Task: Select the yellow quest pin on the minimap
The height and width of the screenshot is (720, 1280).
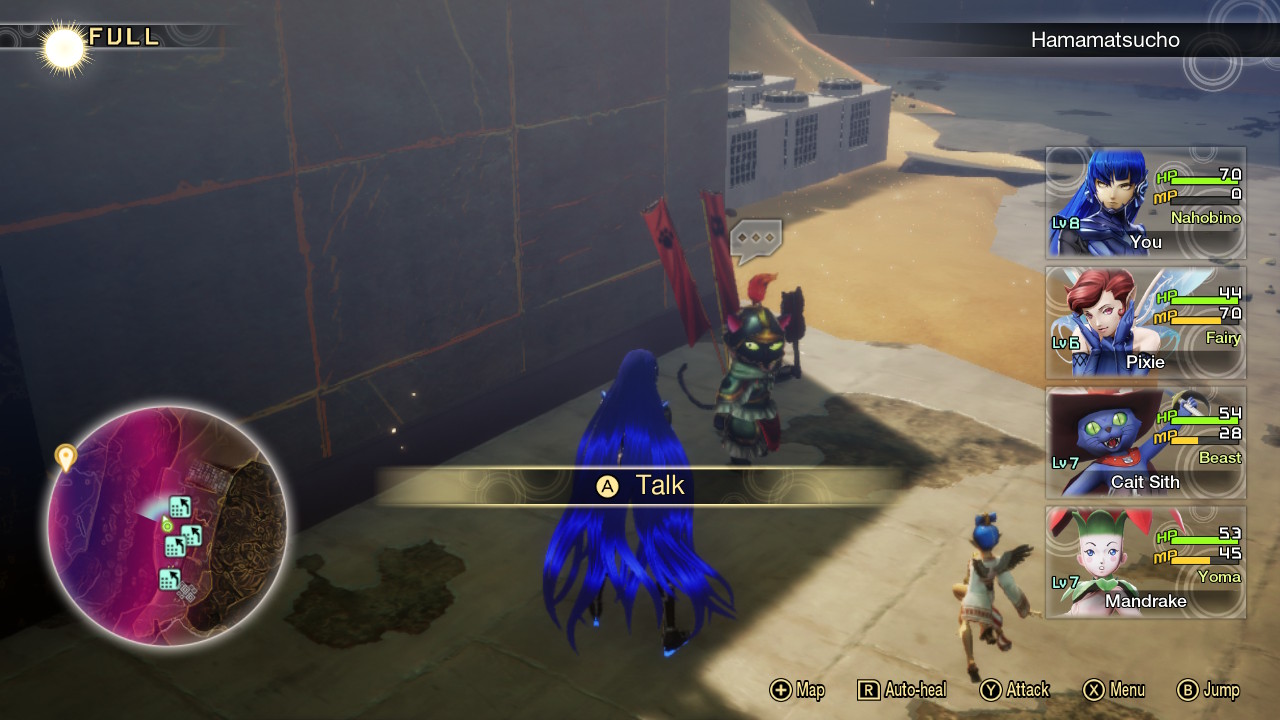Action: 66,456
